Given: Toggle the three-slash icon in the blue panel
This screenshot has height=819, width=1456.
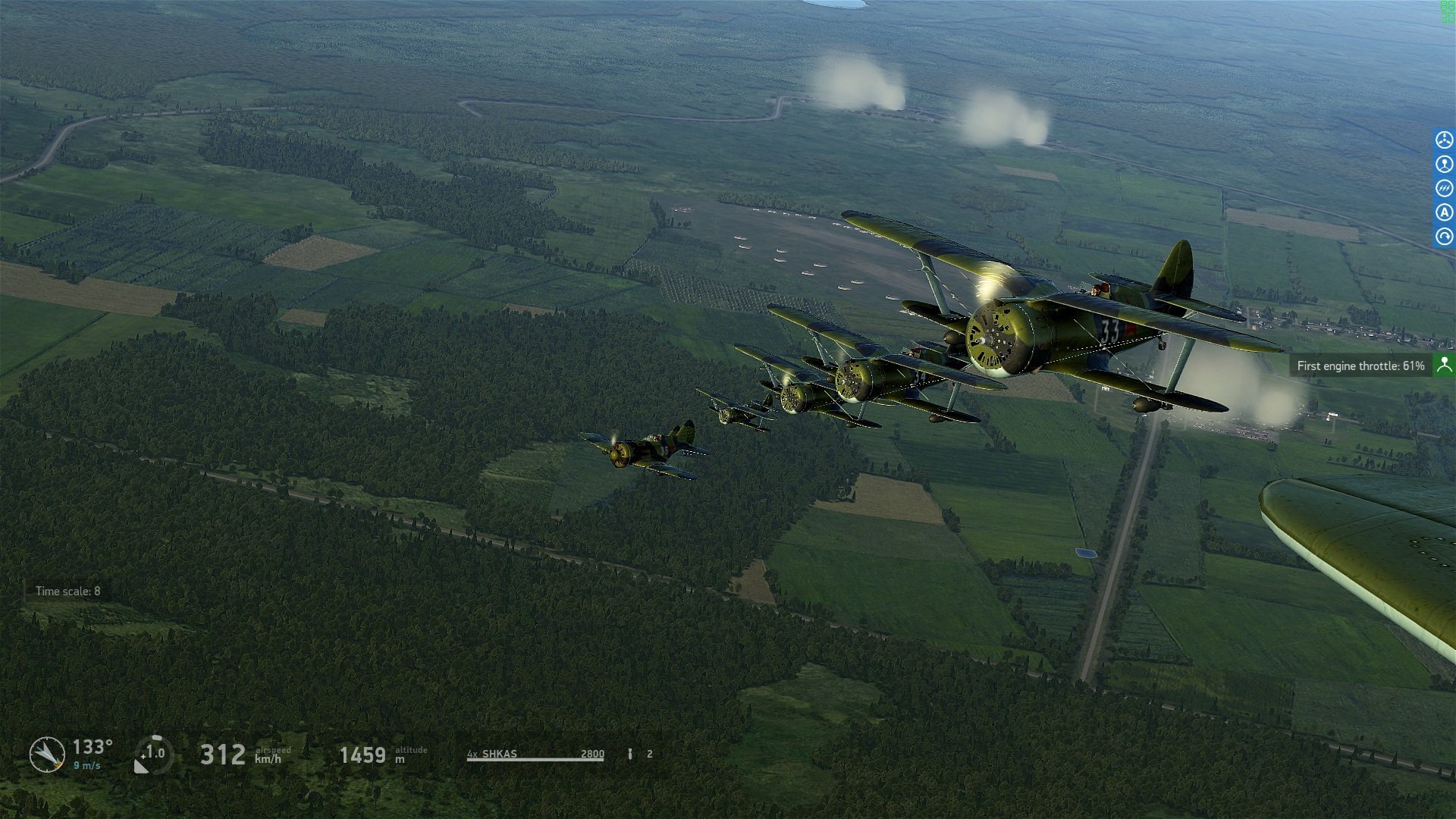Looking at the screenshot, I should tap(1444, 188).
